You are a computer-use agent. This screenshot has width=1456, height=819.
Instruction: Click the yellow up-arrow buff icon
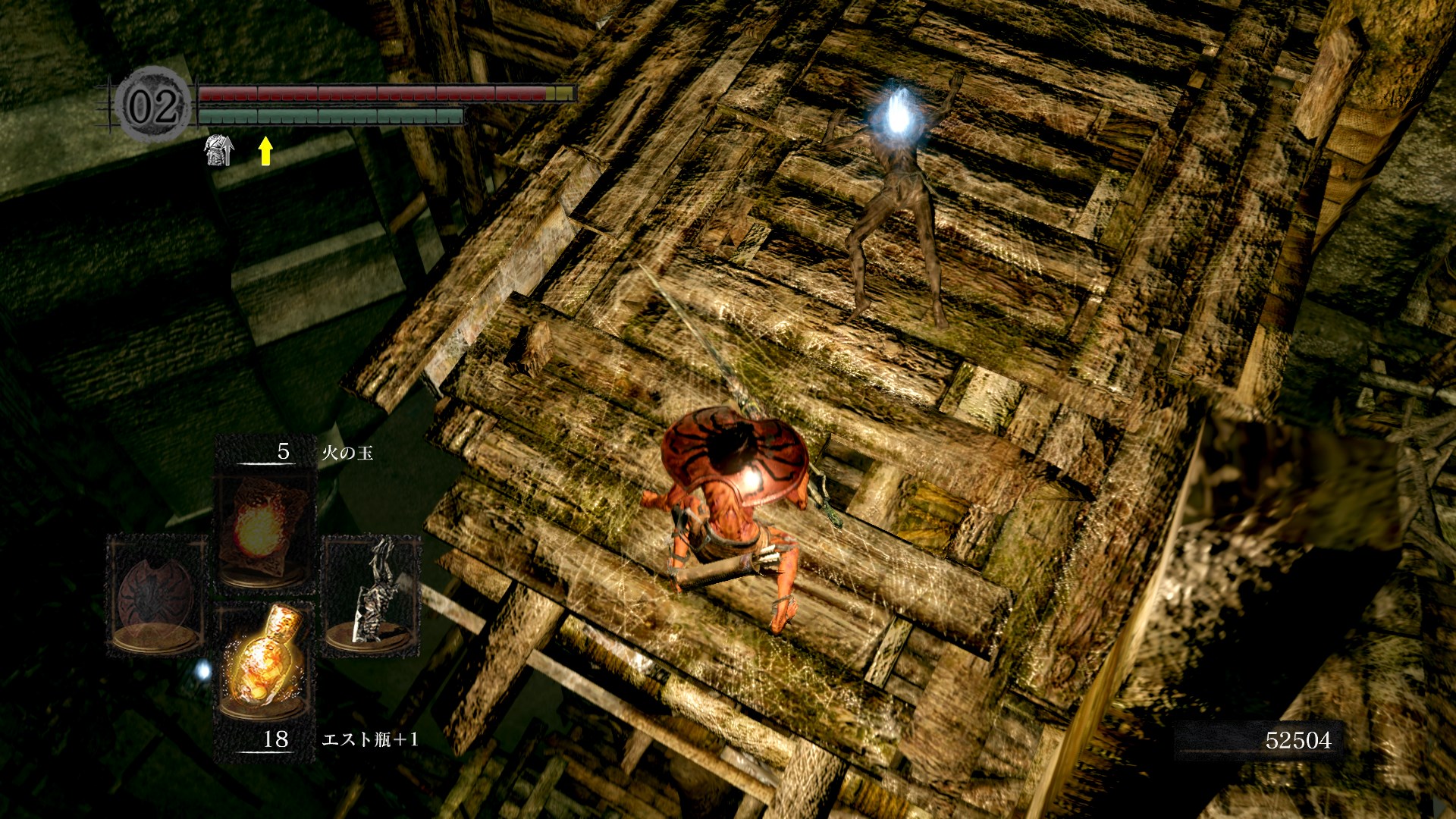(265, 150)
